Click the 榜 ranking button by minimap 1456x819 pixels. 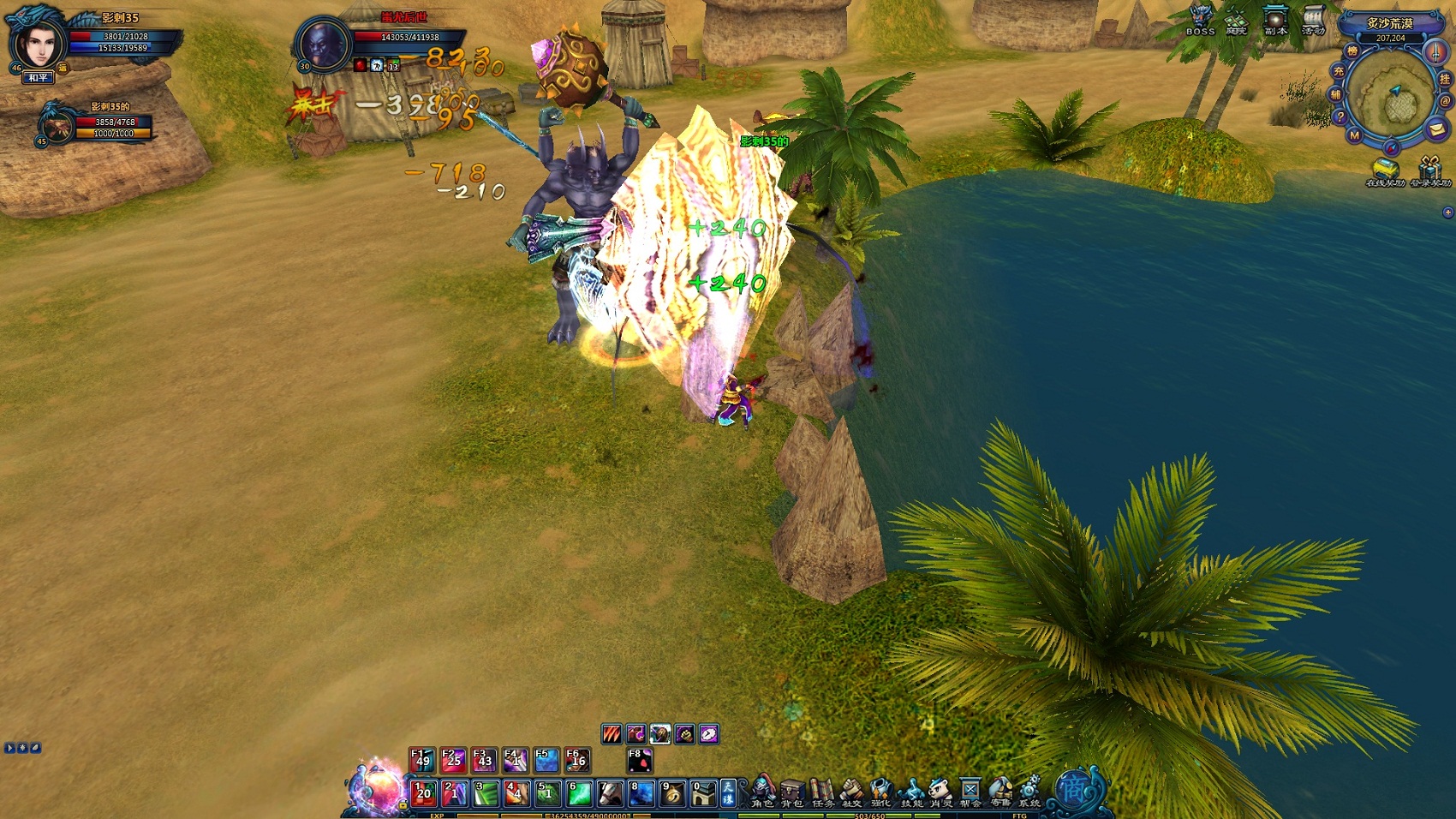tap(1352, 52)
